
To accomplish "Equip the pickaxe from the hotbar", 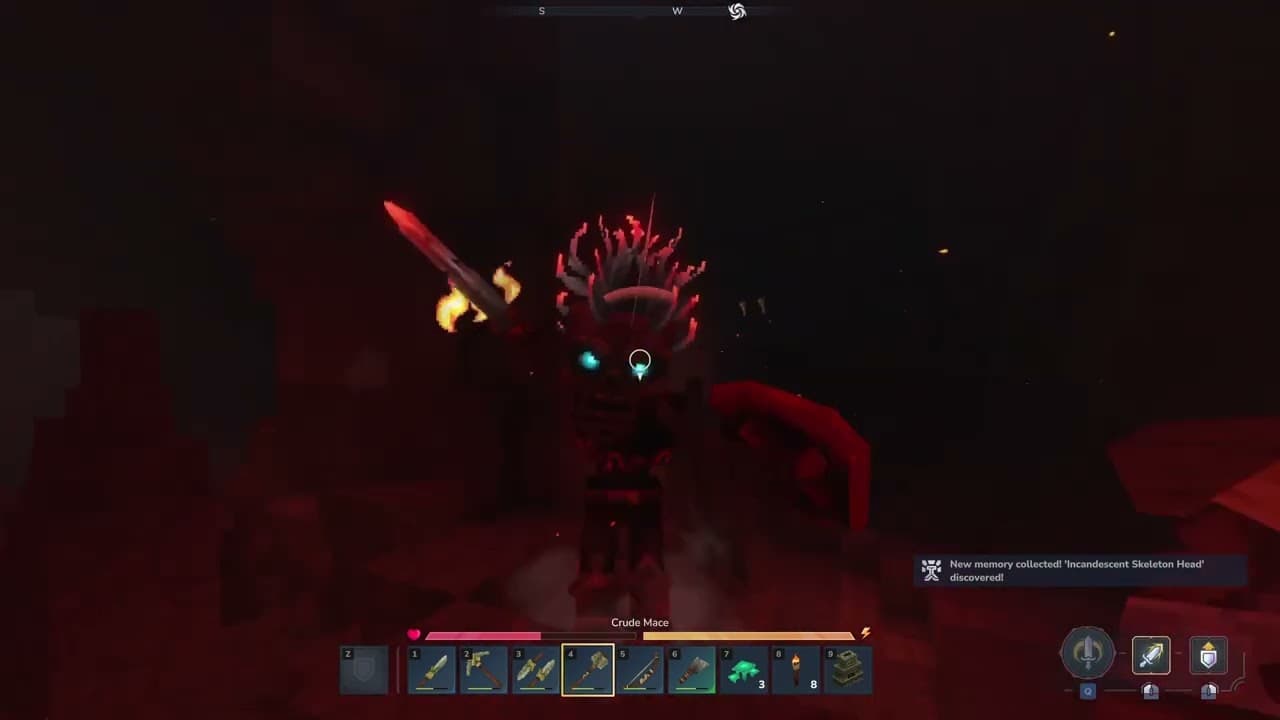I will coord(484,670).
